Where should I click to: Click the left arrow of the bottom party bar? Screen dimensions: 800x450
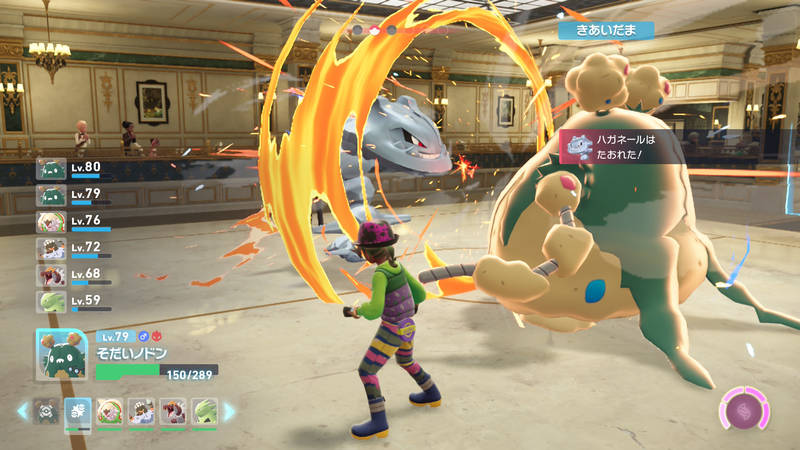click(x=22, y=411)
